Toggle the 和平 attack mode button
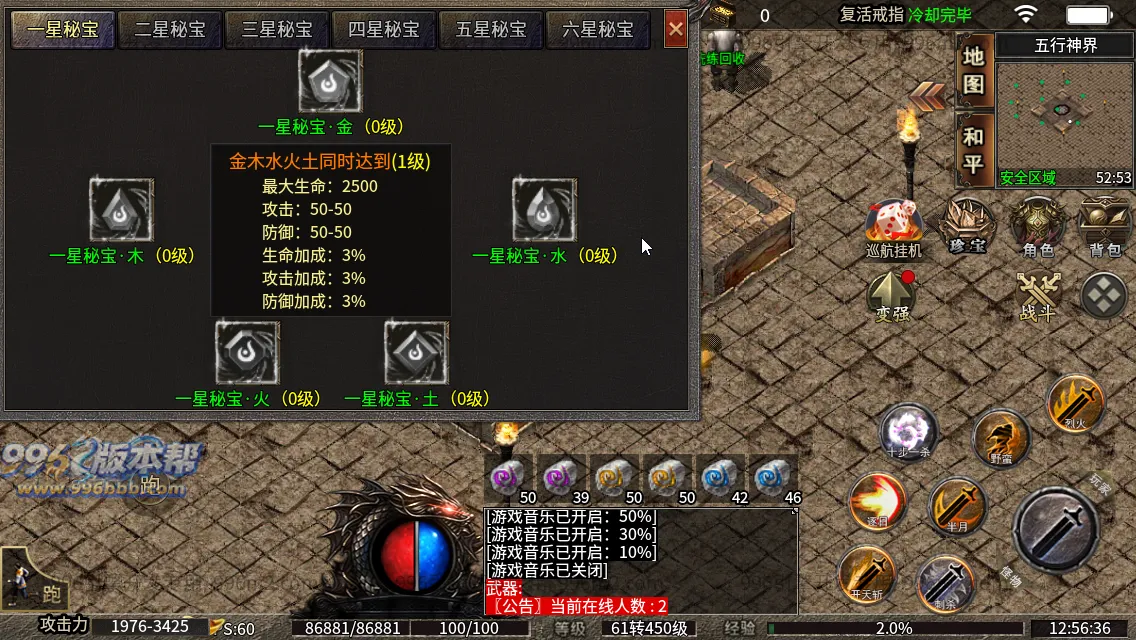 974,150
